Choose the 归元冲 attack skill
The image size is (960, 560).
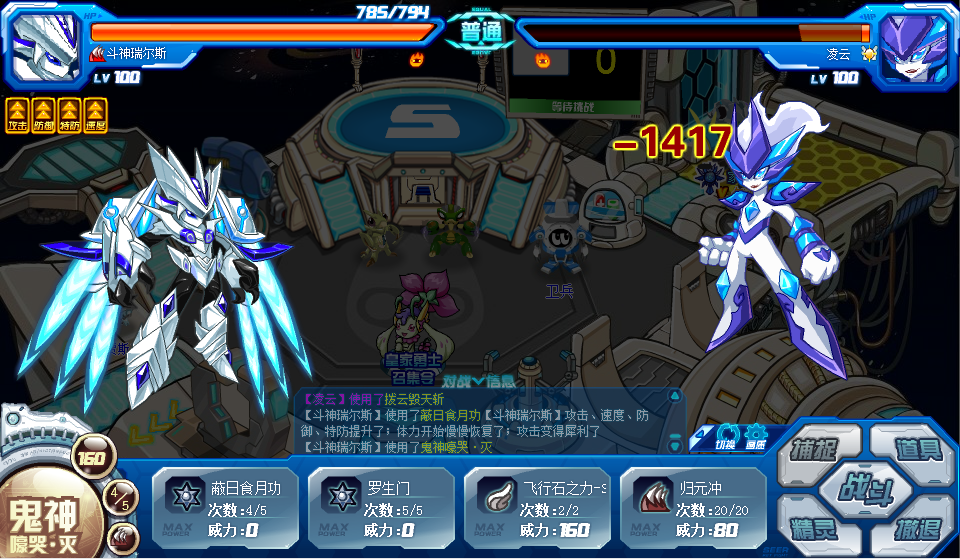click(694, 507)
